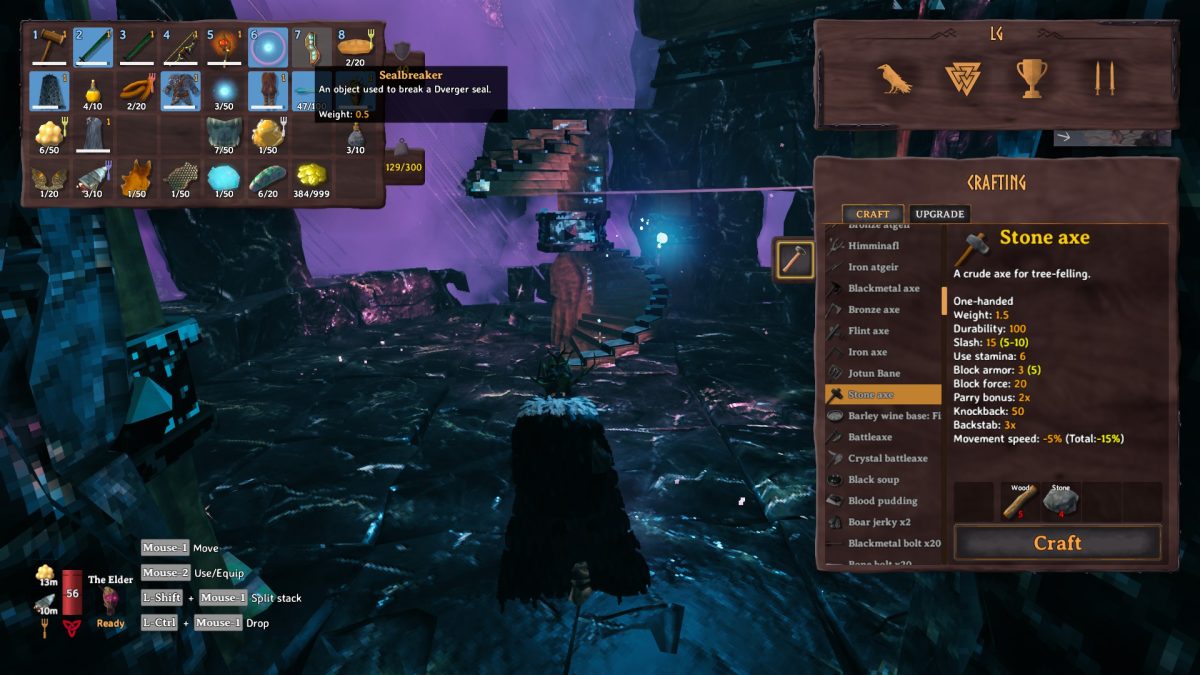Select the Jotun Bane recipe
Viewport: 1200px width, 675px height.
point(874,373)
